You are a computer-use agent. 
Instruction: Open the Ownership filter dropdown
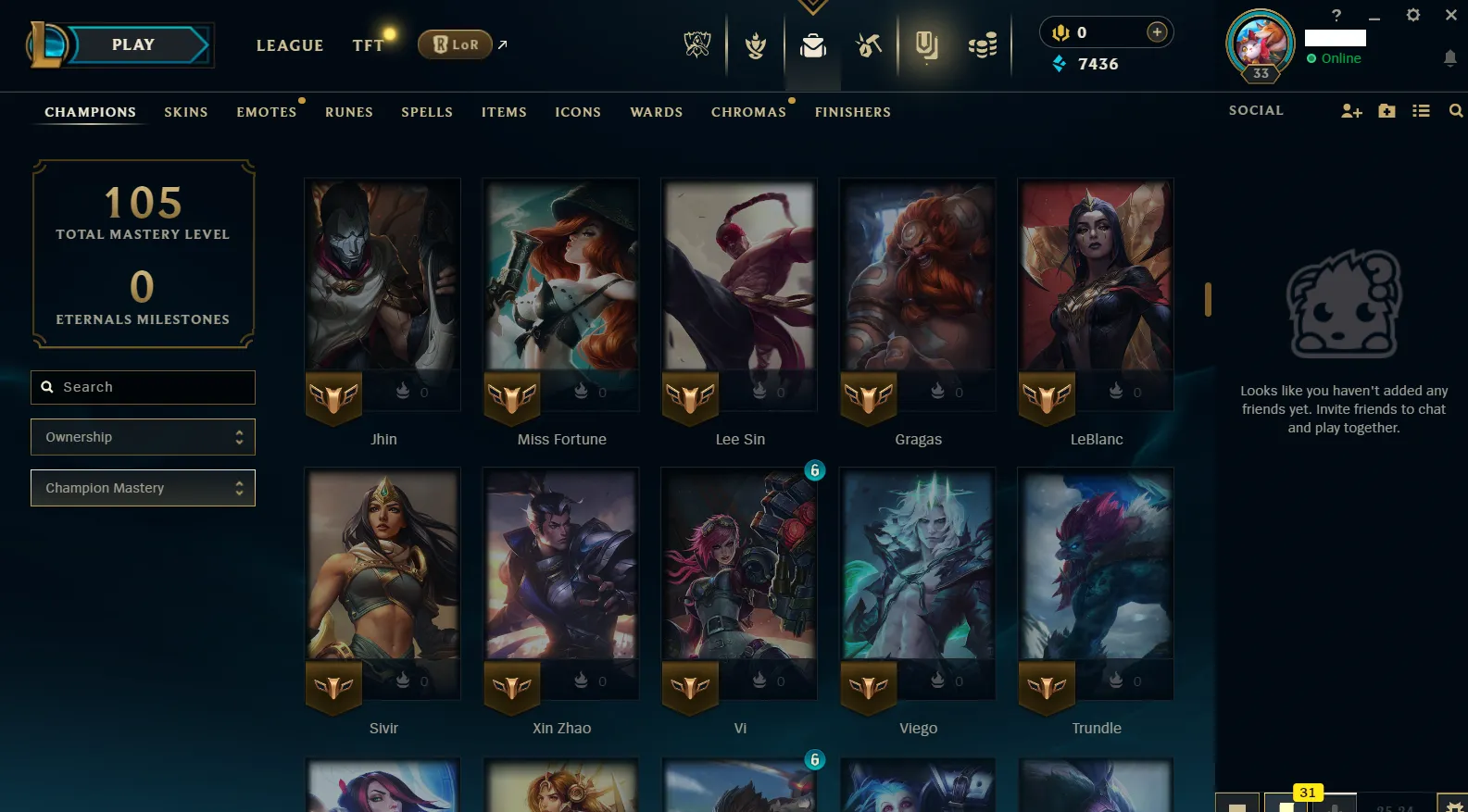point(143,436)
